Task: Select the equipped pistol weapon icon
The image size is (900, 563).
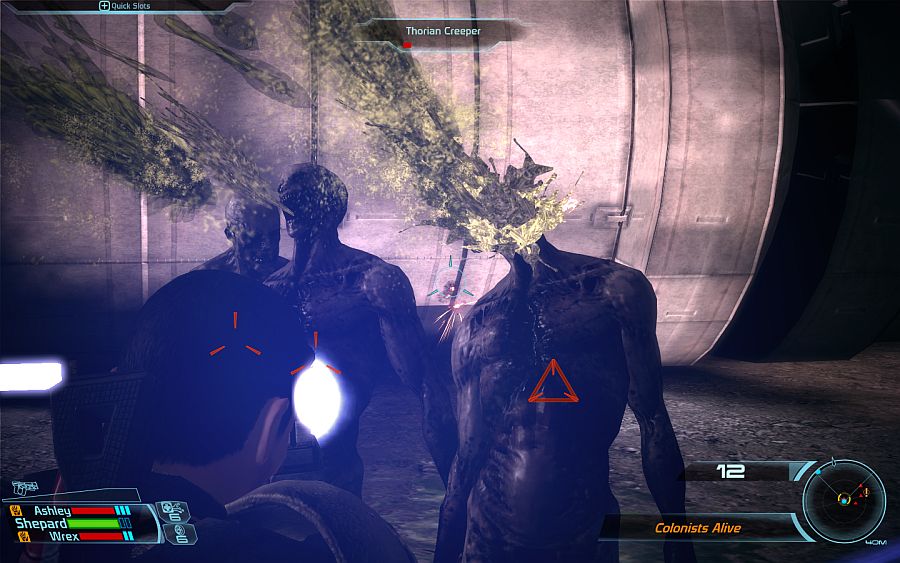Action: [x=26, y=488]
